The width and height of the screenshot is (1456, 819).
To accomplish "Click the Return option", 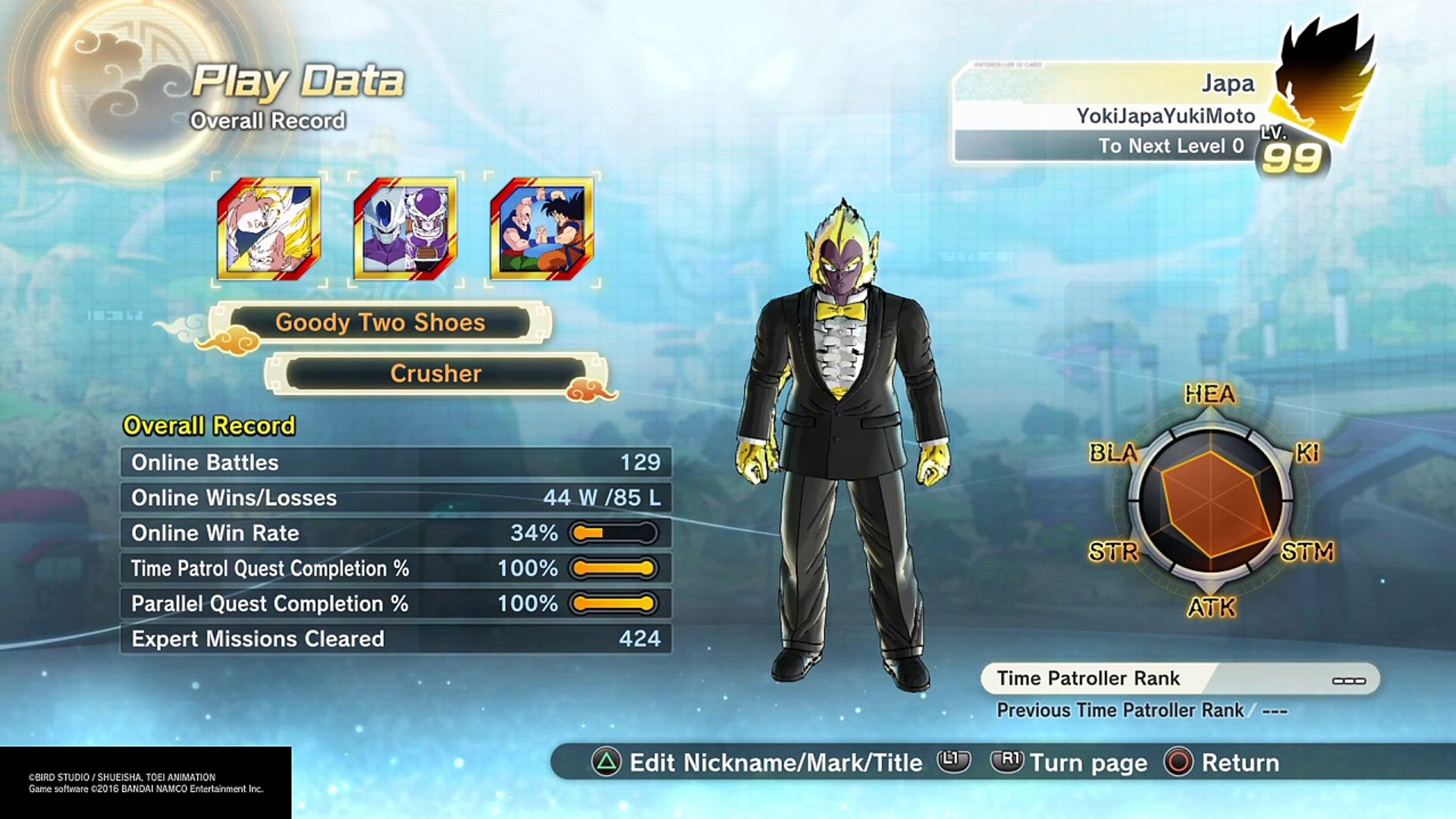I will pyautogui.click(x=1222, y=762).
